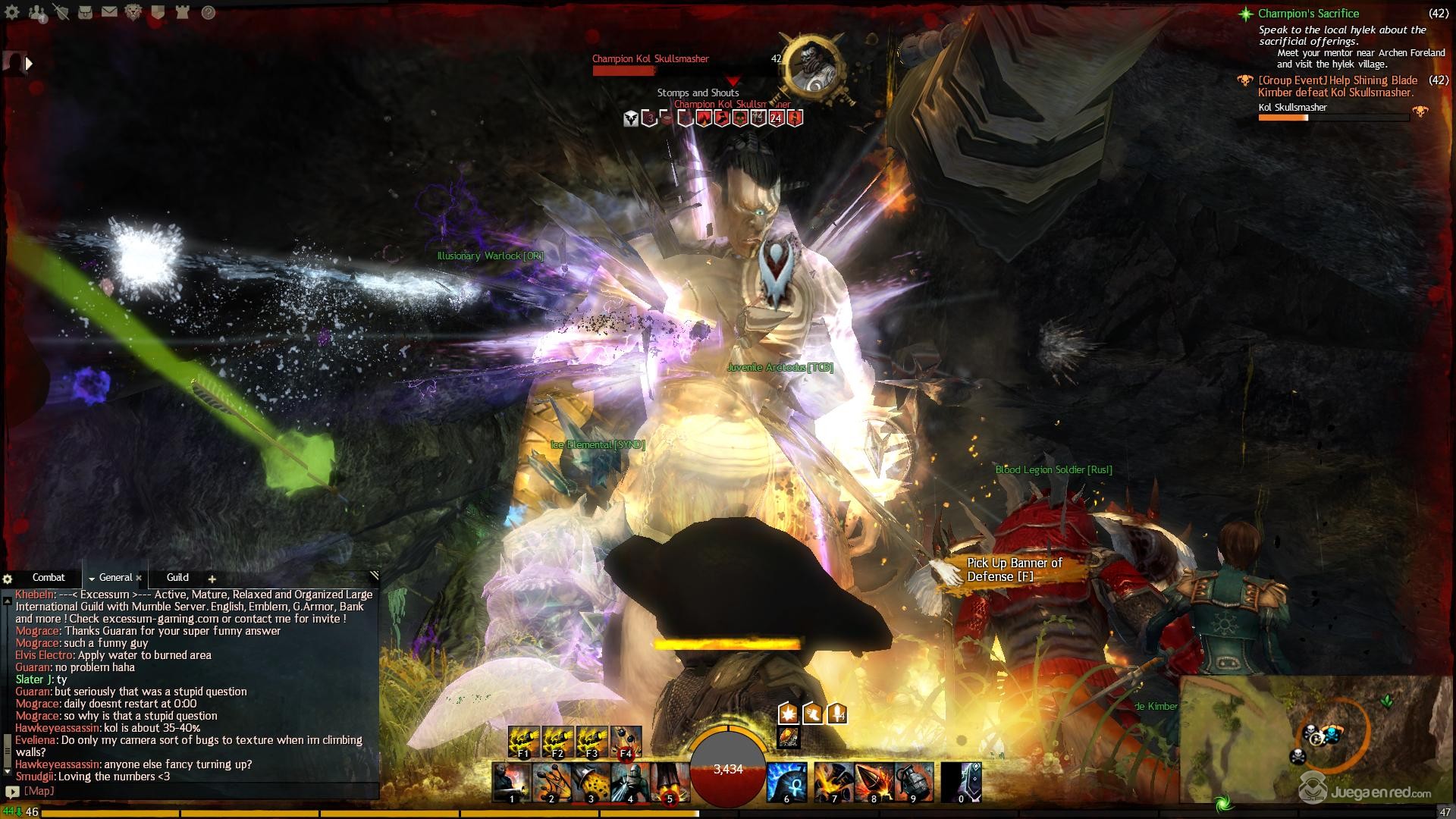Use the F4 bomb toolbelt skill
The width and height of the screenshot is (1456, 819).
(626, 742)
